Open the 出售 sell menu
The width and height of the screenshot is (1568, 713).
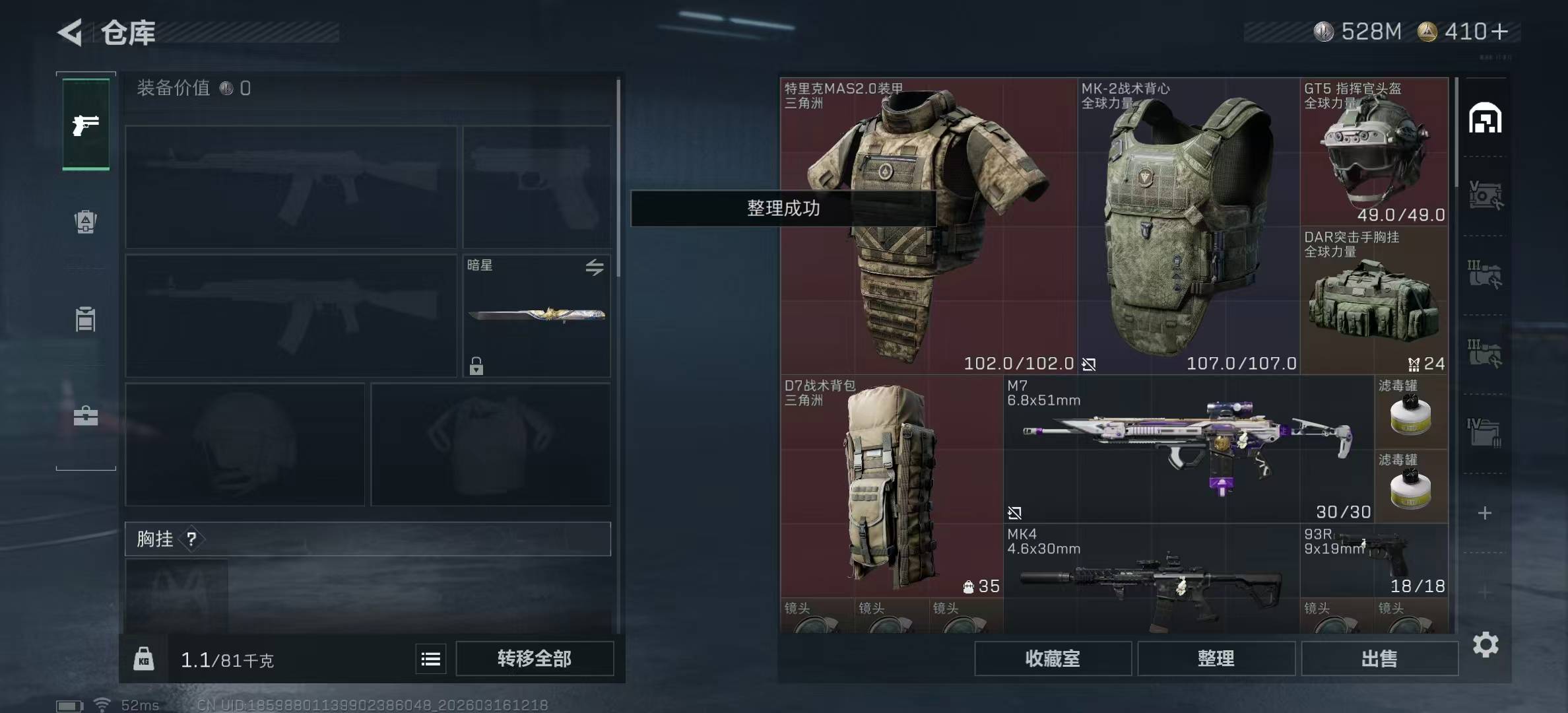[1379, 658]
